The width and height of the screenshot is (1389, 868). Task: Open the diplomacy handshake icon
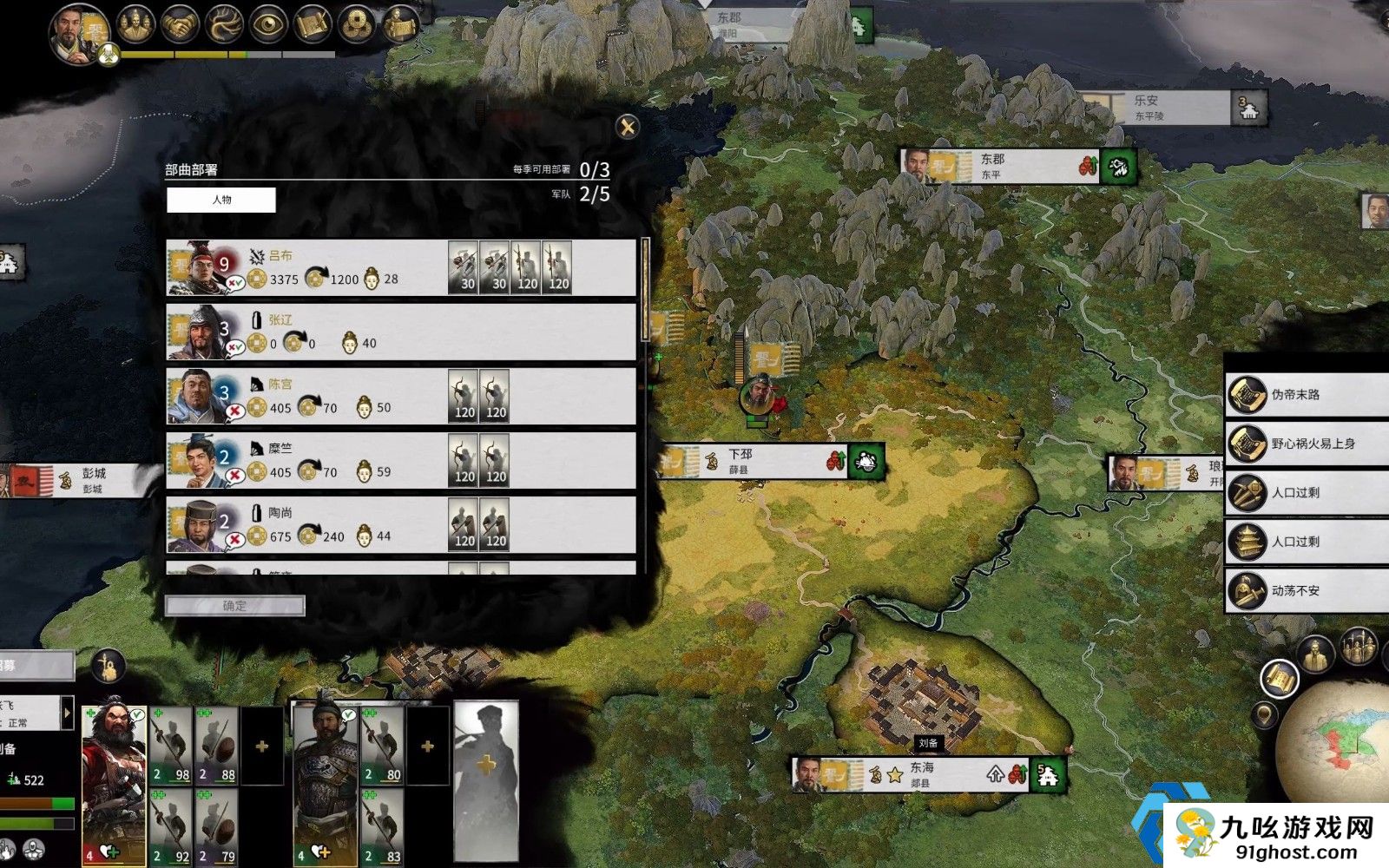coord(181,25)
